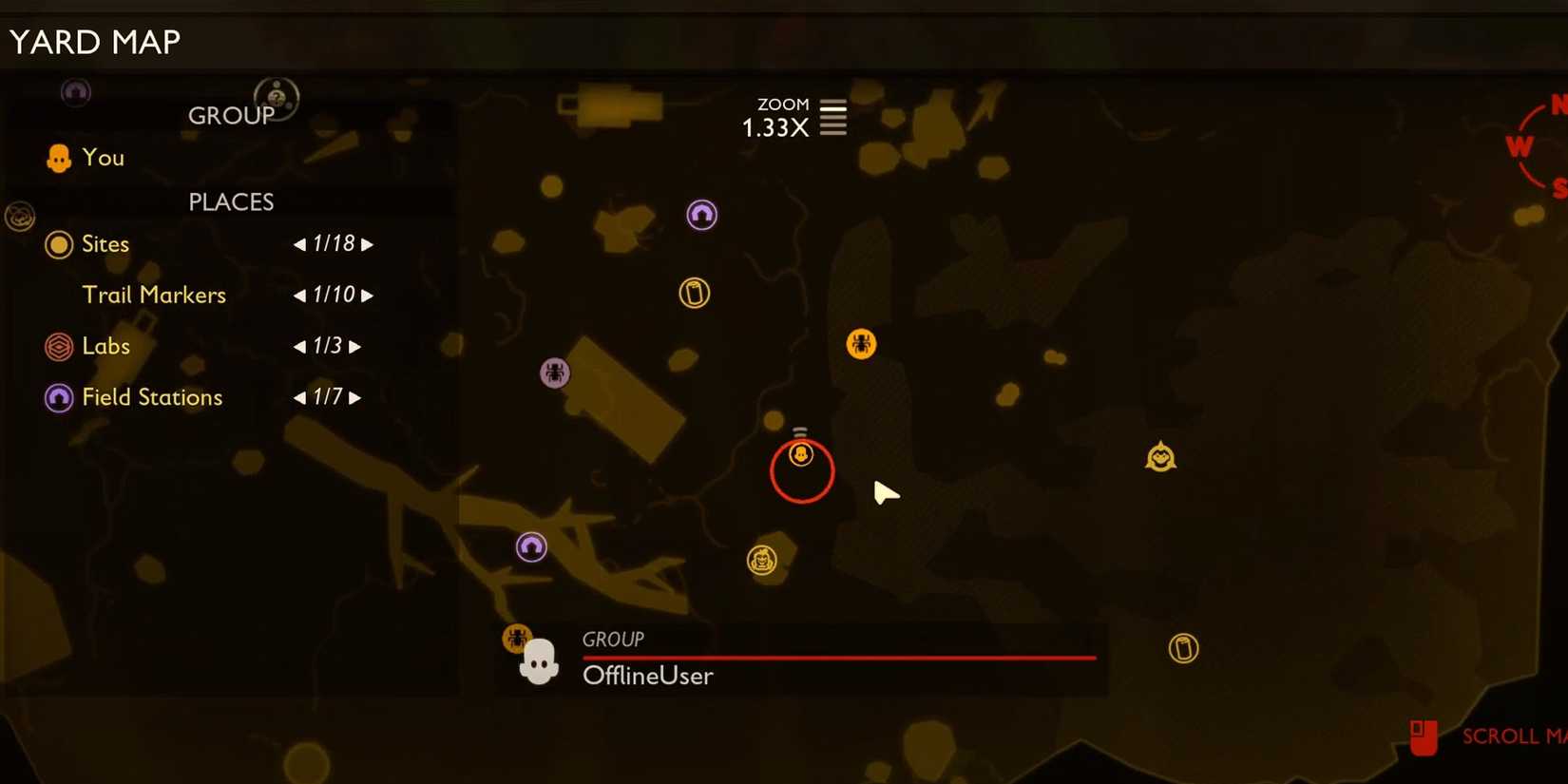Image resolution: width=1568 pixels, height=784 pixels.
Task: Click the Labs spiral icon in the sidebar
Action: tap(59, 347)
